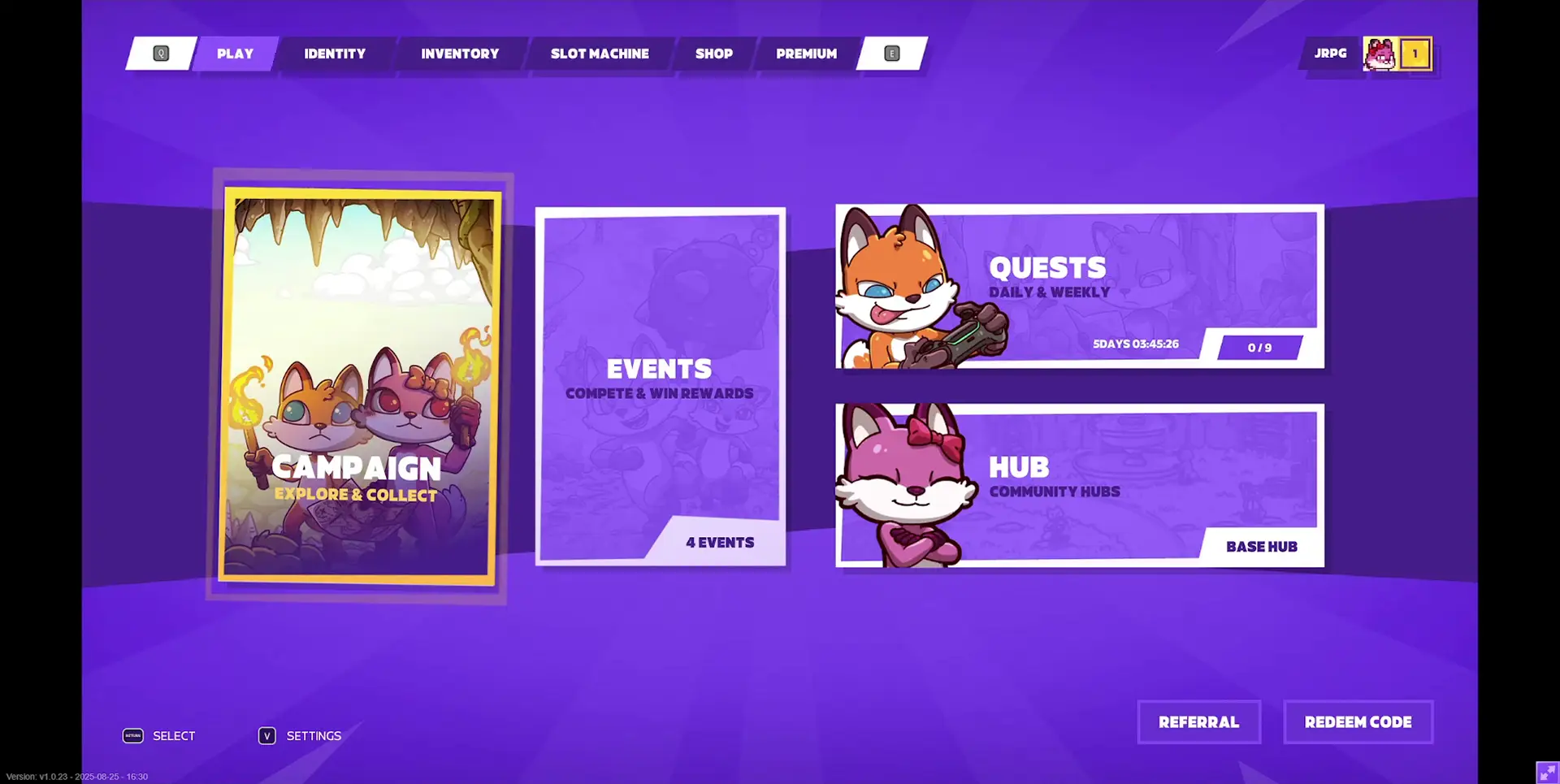The width and height of the screenshot is (1560, 784).
Task: Select the SLOT MACHINE tab
Action: [x=600, y=54]
